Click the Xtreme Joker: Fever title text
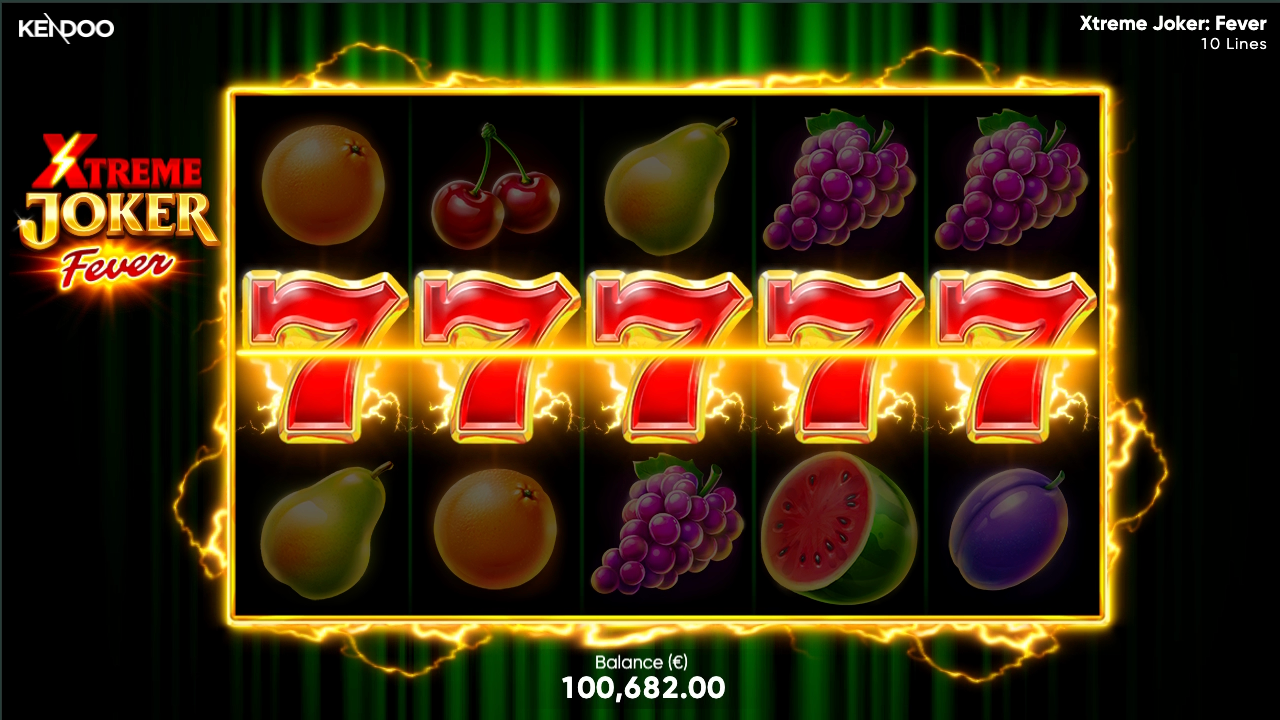1280x720 pixels. 1172,24
